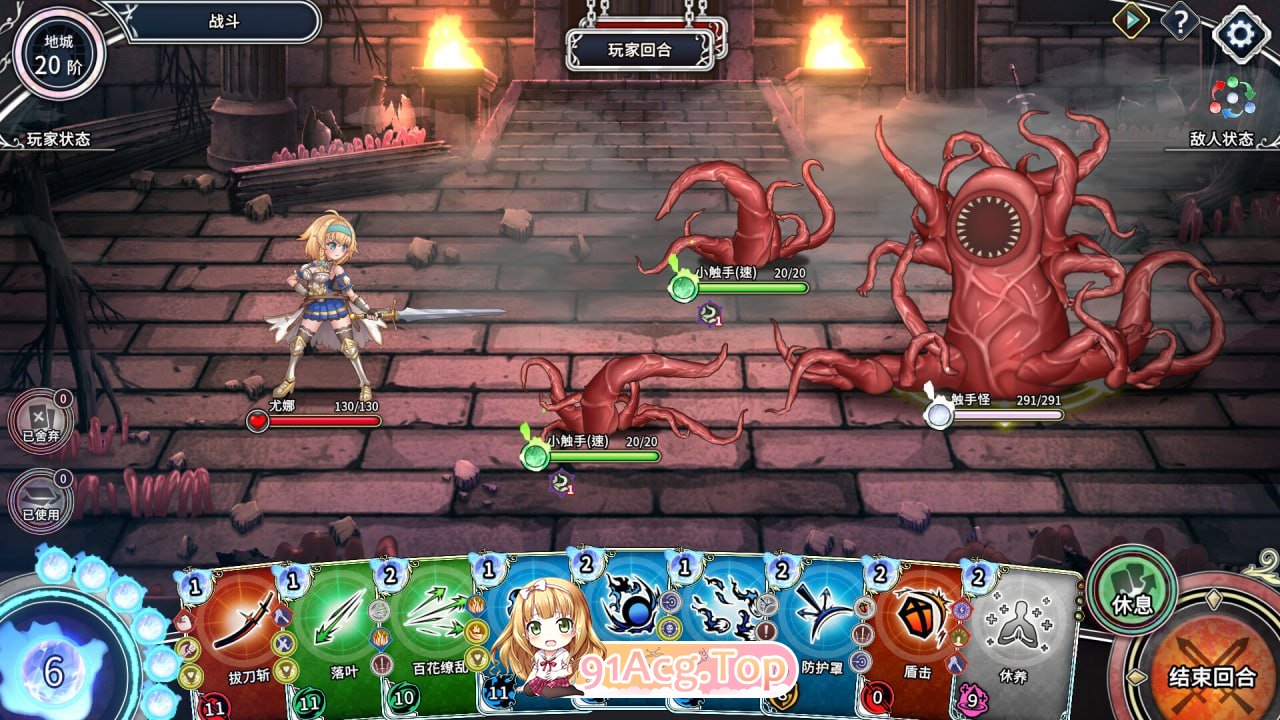Open the settings gear icon
This screenshot has height=720, width=1280.
click(x=1239, y=33)
